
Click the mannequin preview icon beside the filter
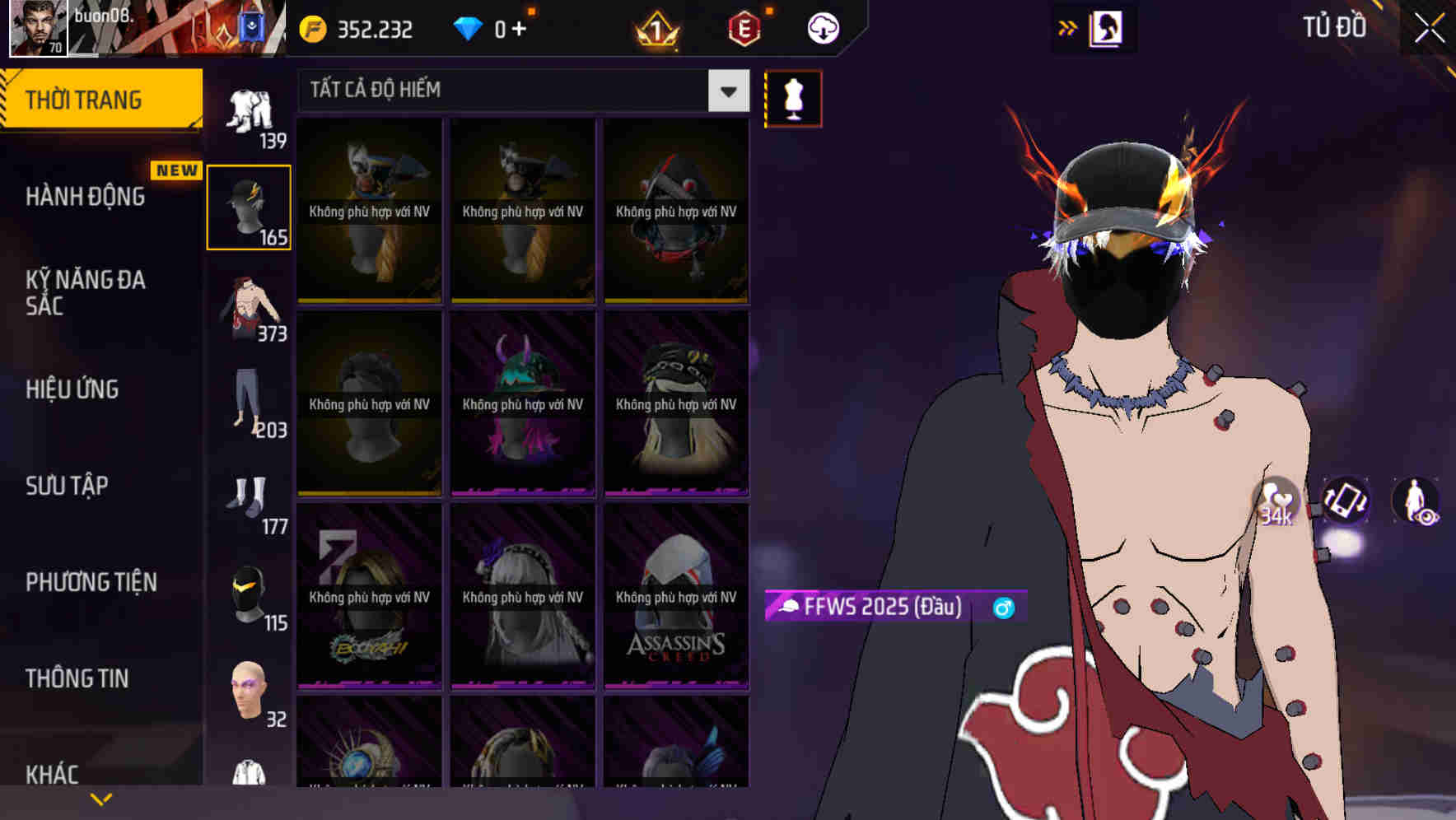(x=793, y=97)
